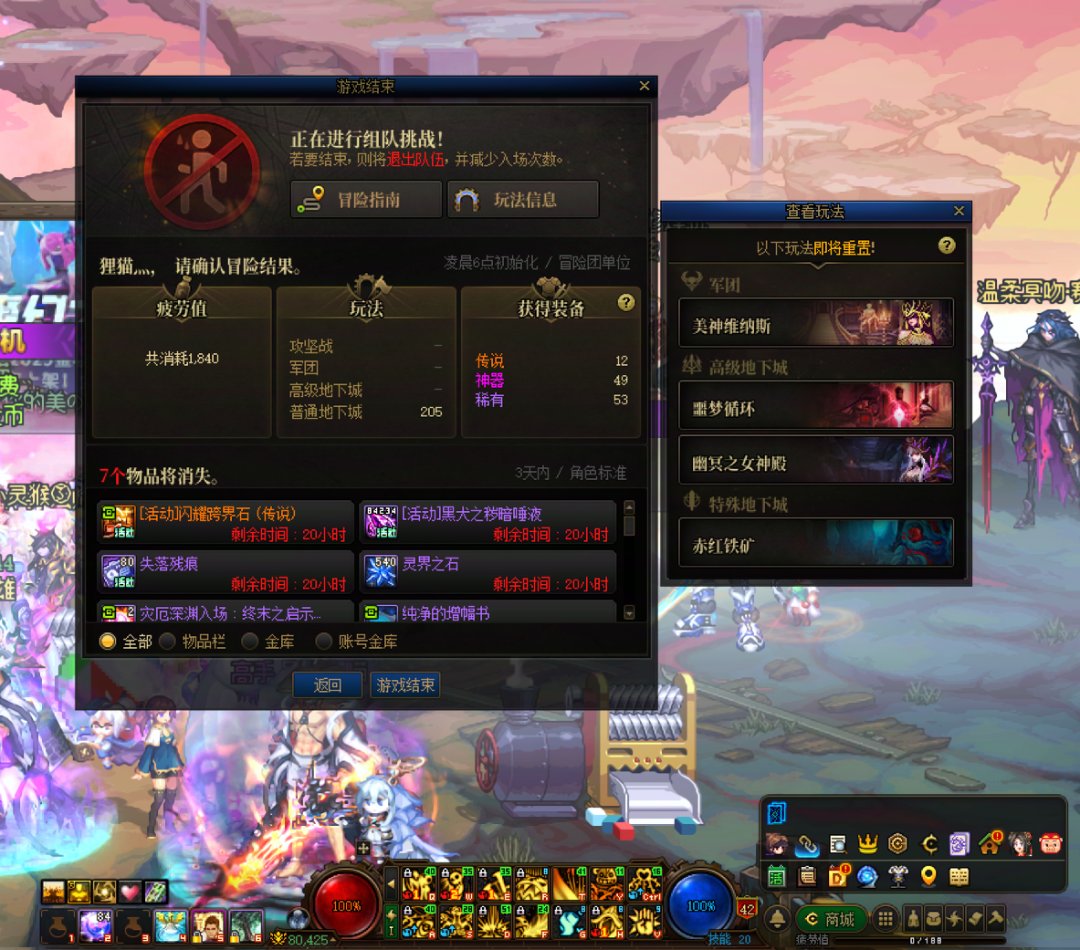Select the 金库 filter option
The image size is (1080, 950).
coord(250,642)
